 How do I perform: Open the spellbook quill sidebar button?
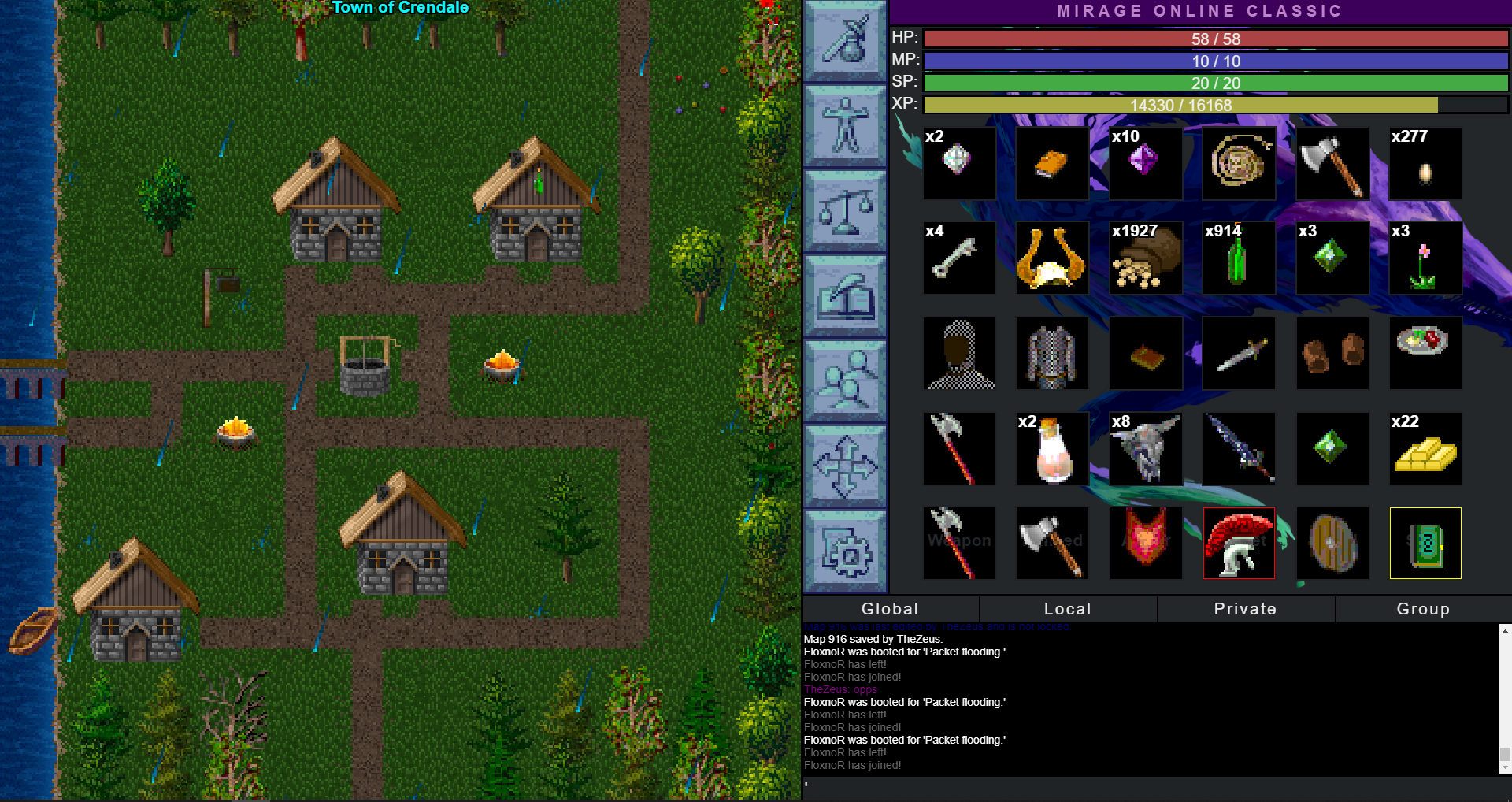pos(845,295)
